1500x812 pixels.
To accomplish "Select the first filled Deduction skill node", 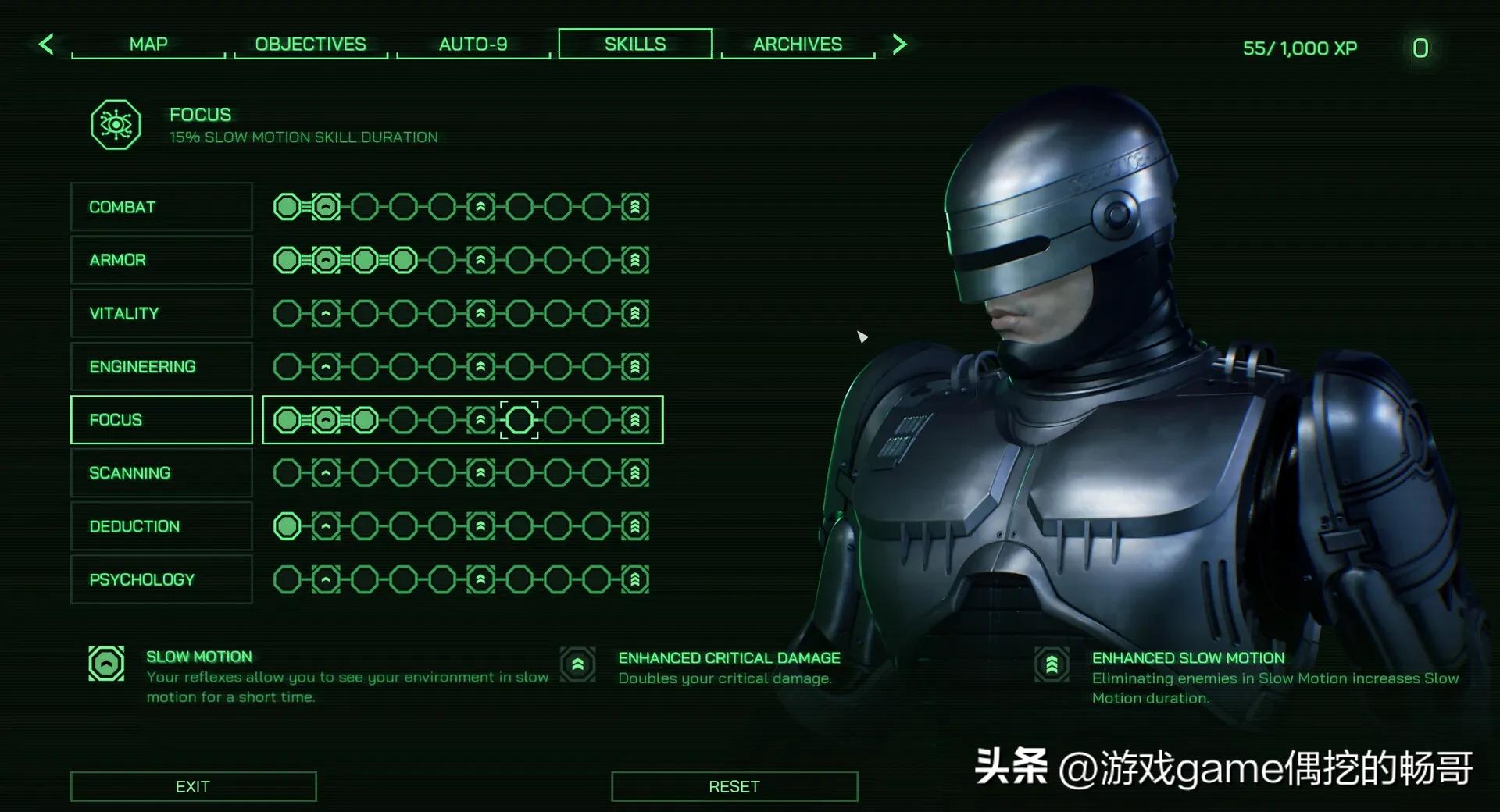I will pos(287,526).
